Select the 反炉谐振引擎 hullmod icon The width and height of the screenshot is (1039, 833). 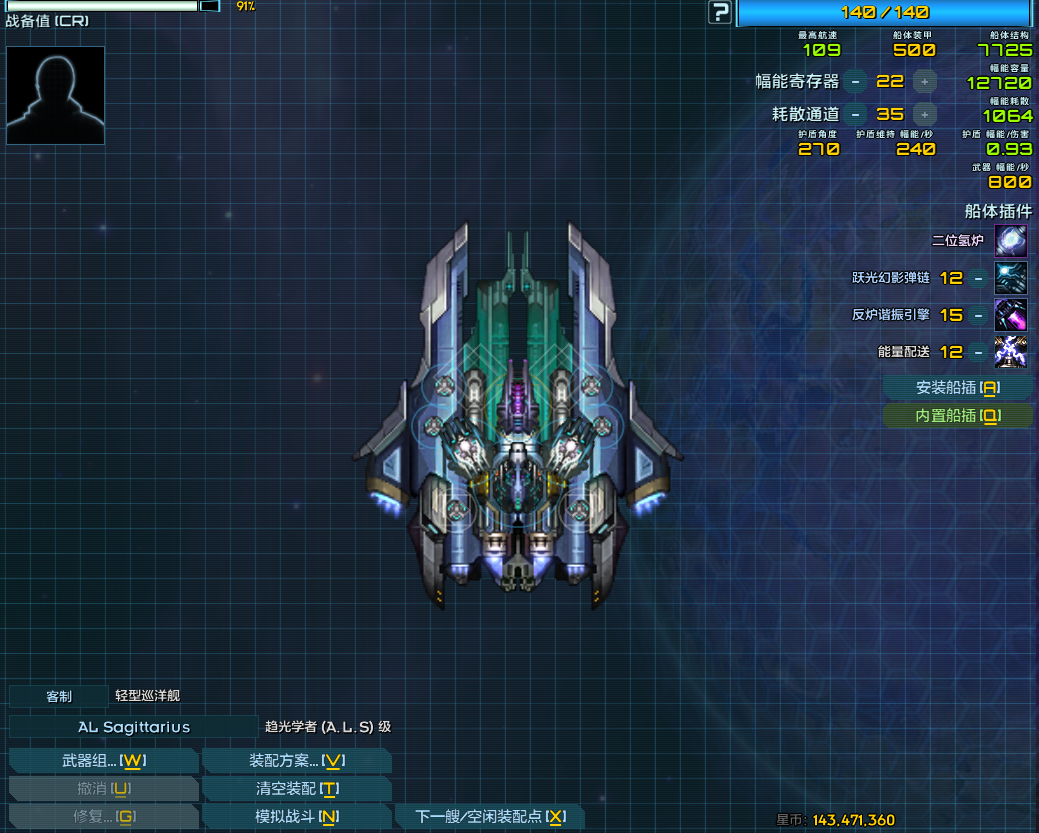pyautogui.click(x=1011, y=315)
